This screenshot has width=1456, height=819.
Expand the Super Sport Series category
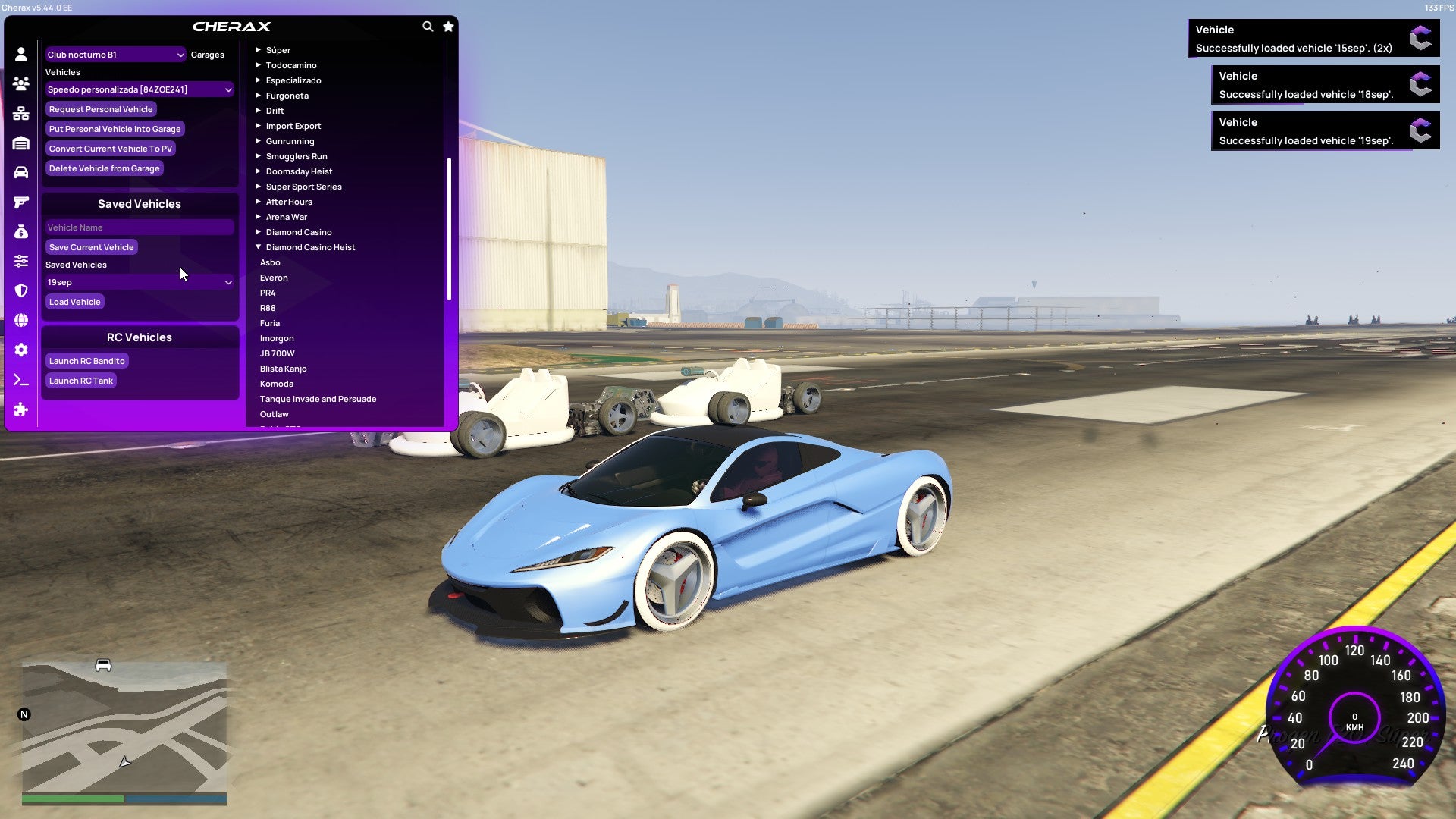pos(303,186)
